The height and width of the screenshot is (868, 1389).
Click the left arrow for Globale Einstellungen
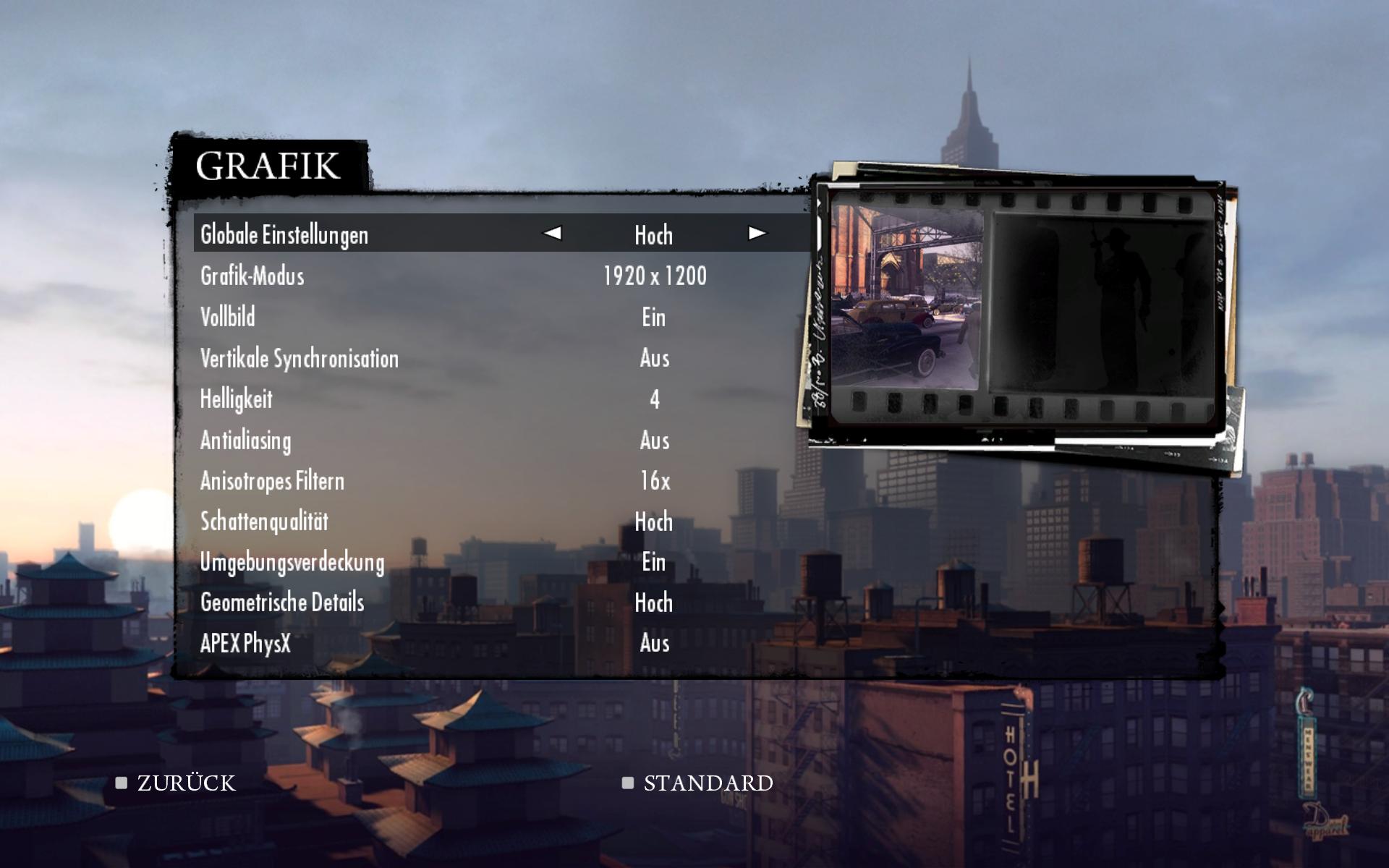[553, 233]
